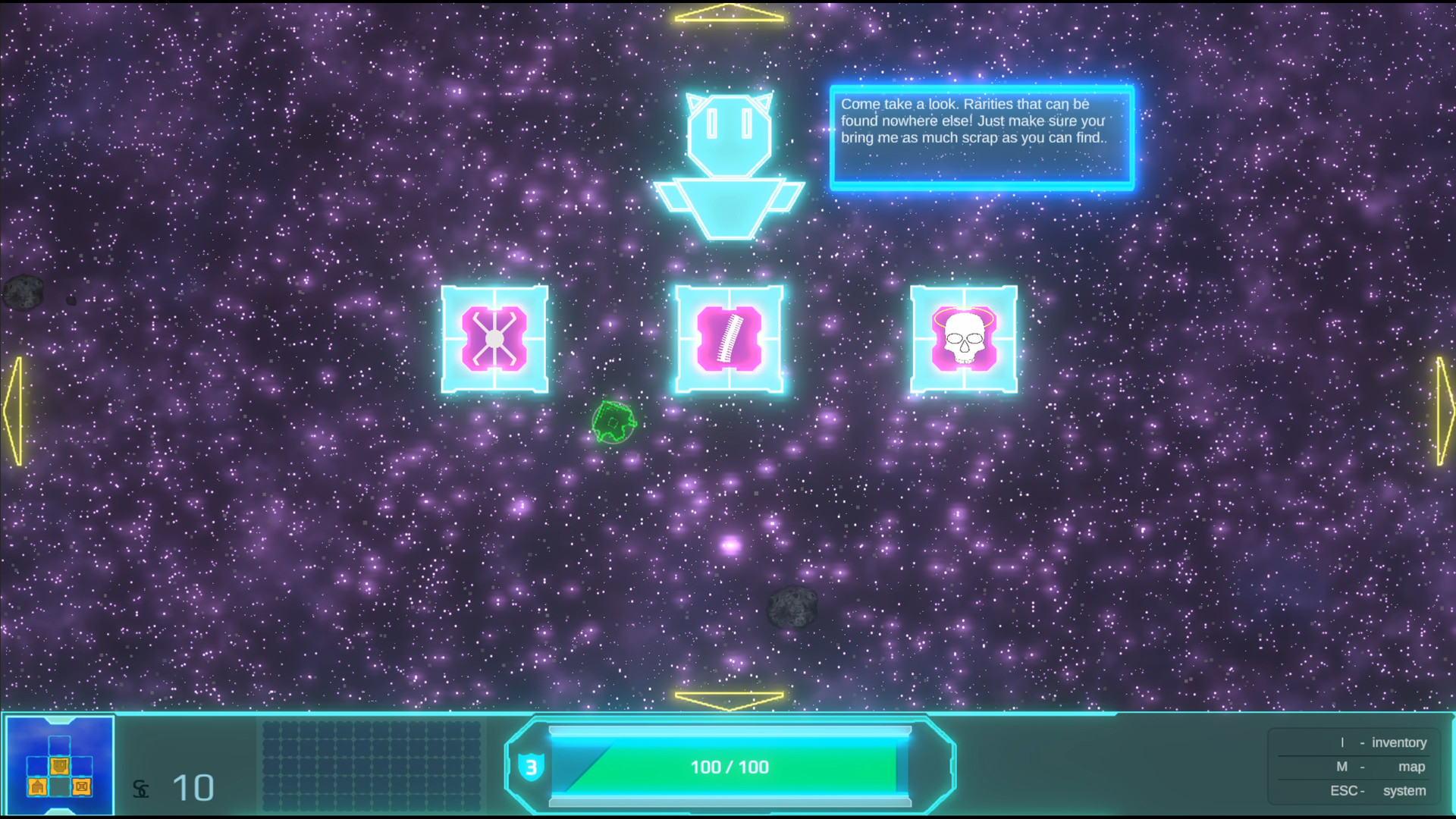Image resolution: width=1456 pixels, height=819 pixels.
Task: Select the pink zipper rarity item
Action: coord(729,340)
